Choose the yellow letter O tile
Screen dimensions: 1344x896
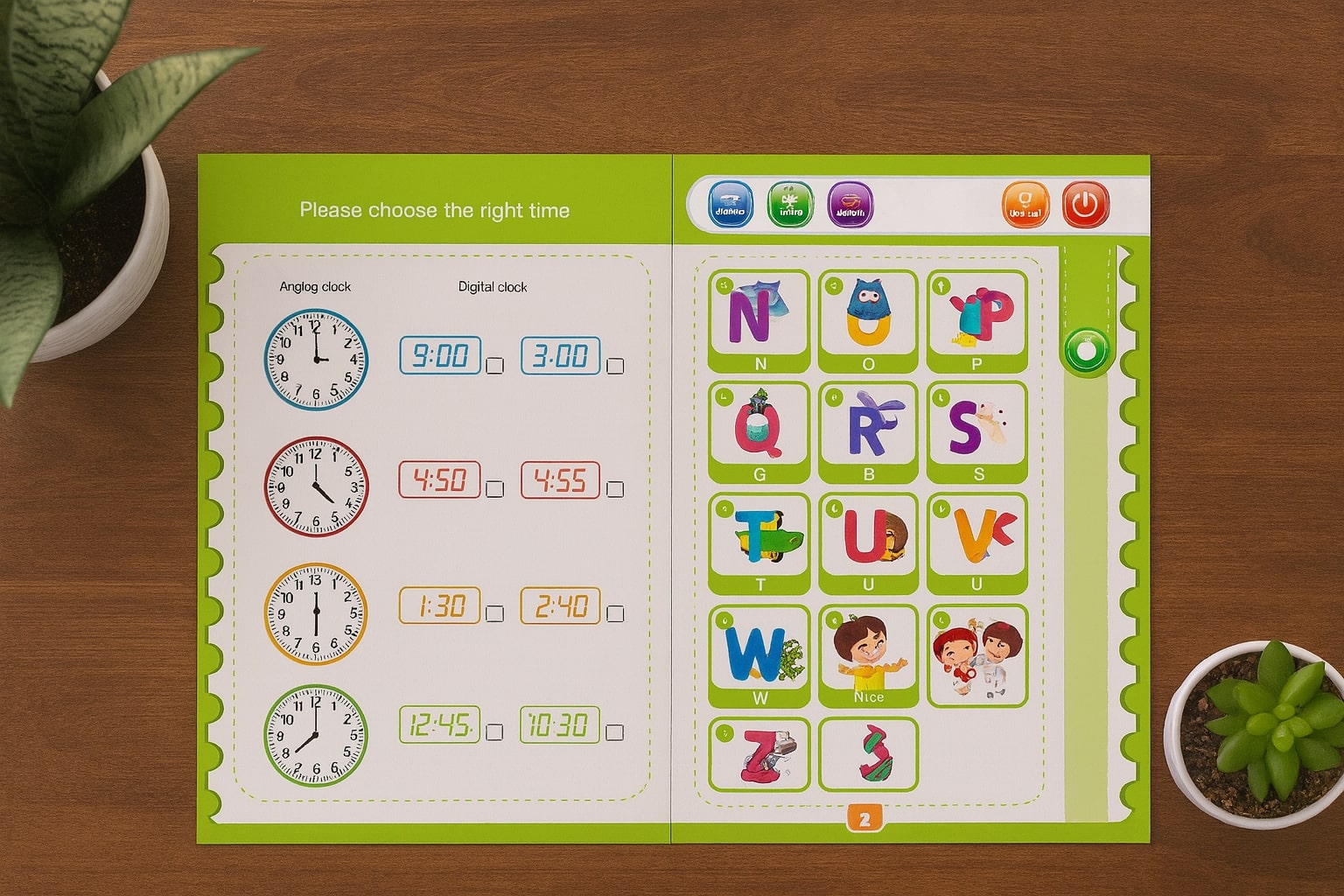point(868,320)
